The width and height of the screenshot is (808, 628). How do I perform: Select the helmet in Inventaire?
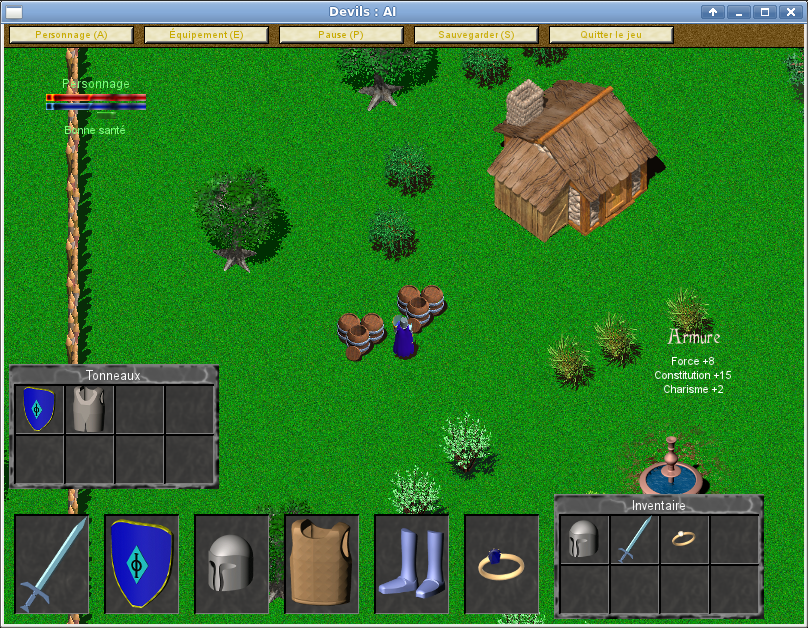[x=584, y=539]
